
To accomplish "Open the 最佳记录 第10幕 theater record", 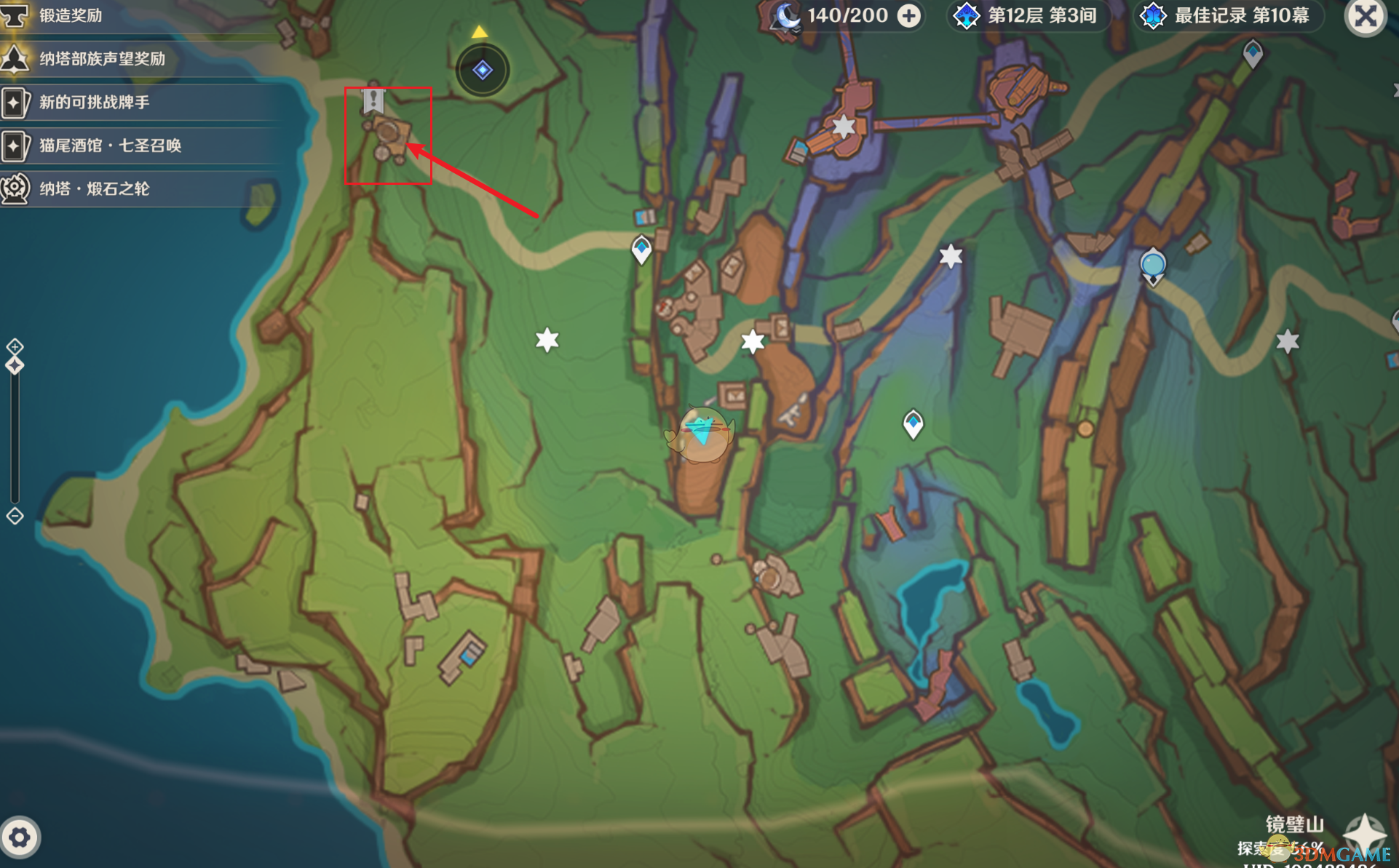I will (1228, 16).
